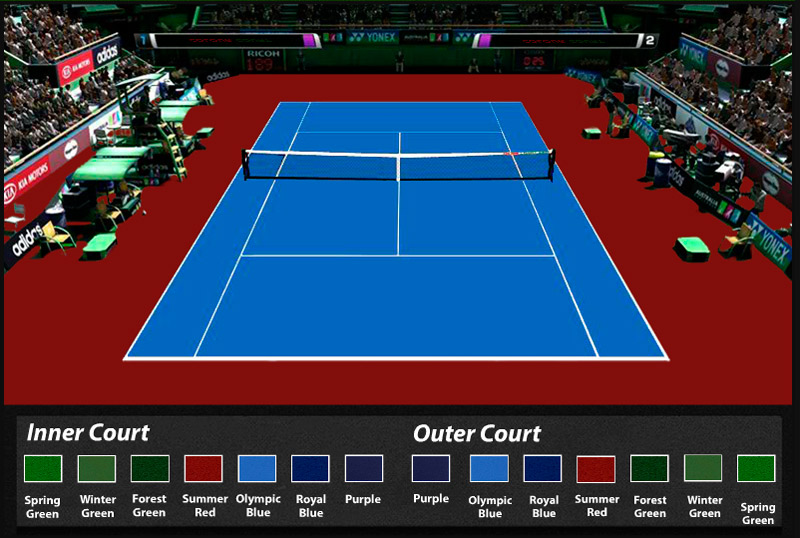
Task: Apply Summer Red to the Outer Court
Action: 596,468
